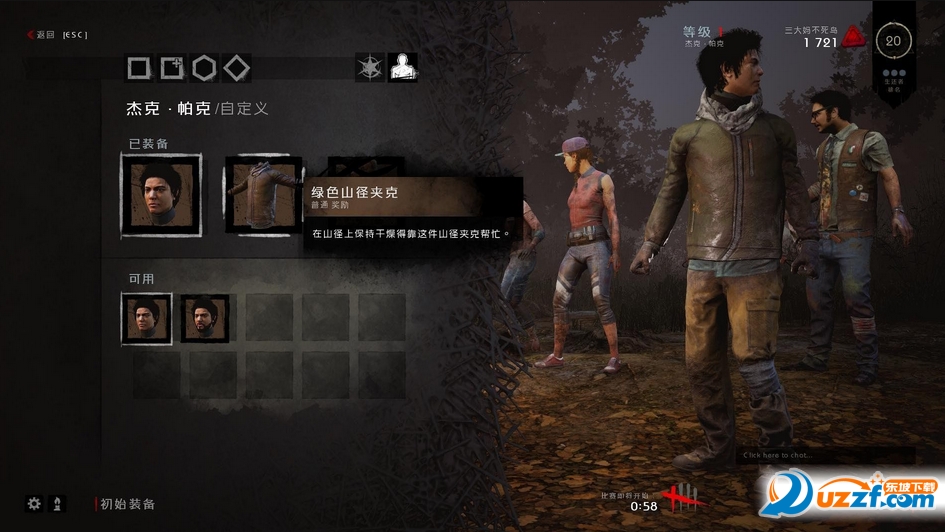Click the circular player level 20 badge
The image size is (945, 532).
point(894,41)
